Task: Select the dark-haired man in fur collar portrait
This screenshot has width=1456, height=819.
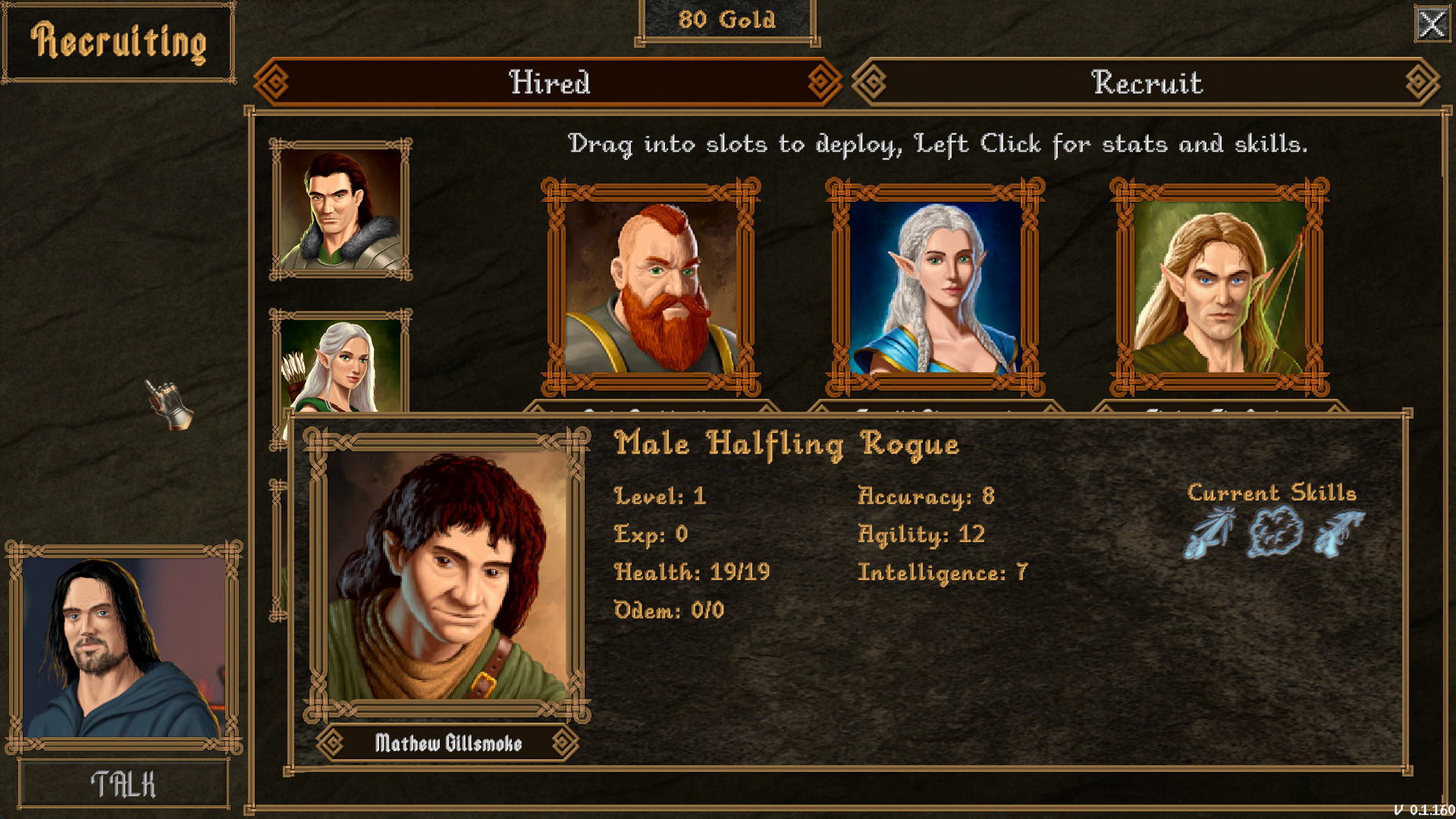Action: pos(340,209)
